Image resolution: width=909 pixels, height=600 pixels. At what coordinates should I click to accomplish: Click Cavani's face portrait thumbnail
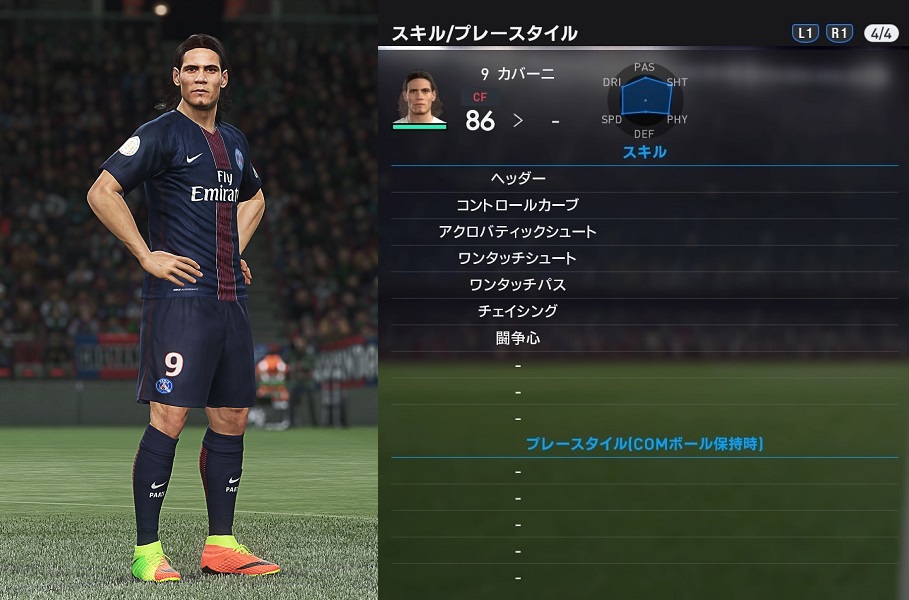coord(420,96)
